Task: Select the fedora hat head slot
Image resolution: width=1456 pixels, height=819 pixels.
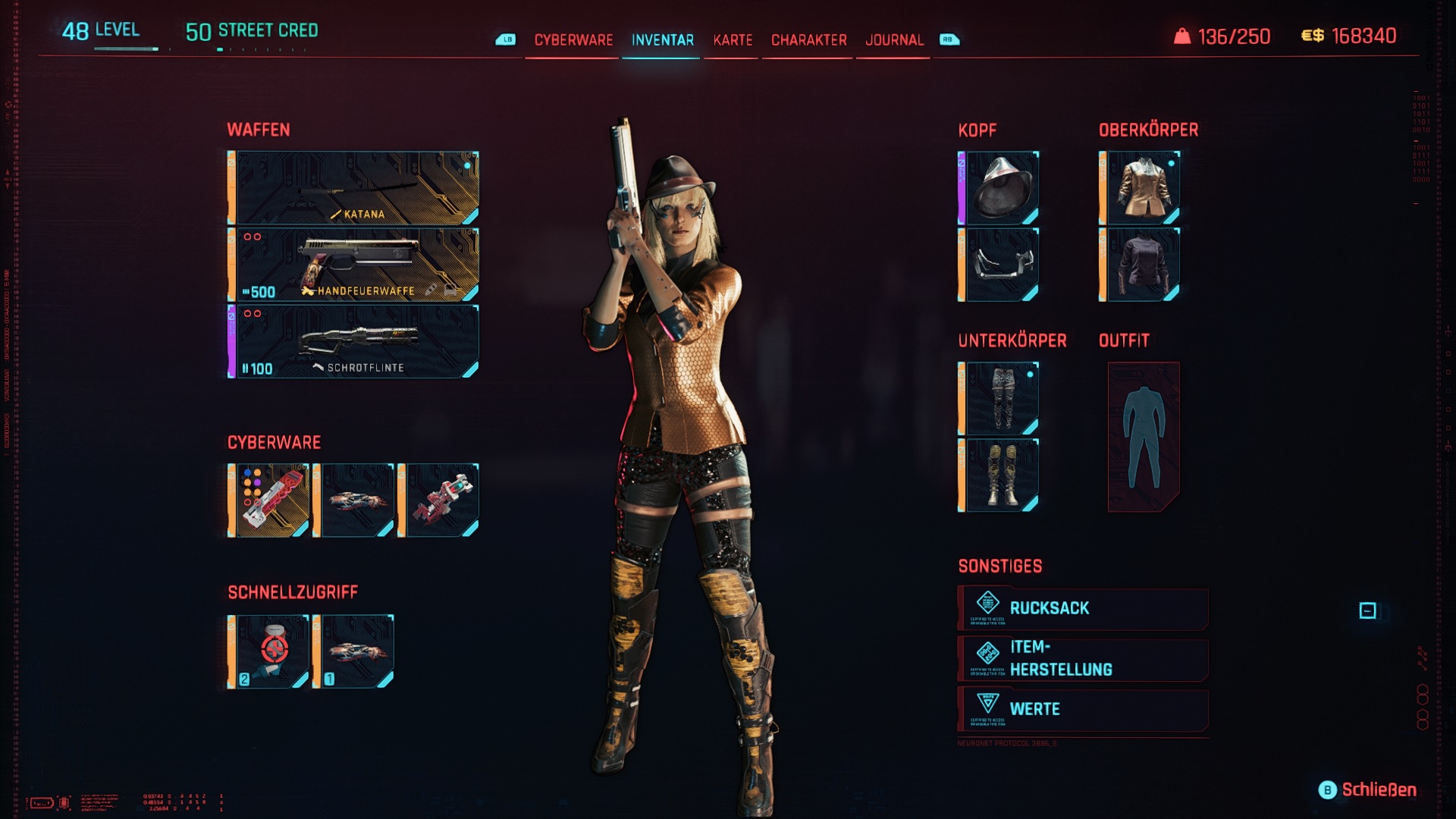Action: click(999, 188)
